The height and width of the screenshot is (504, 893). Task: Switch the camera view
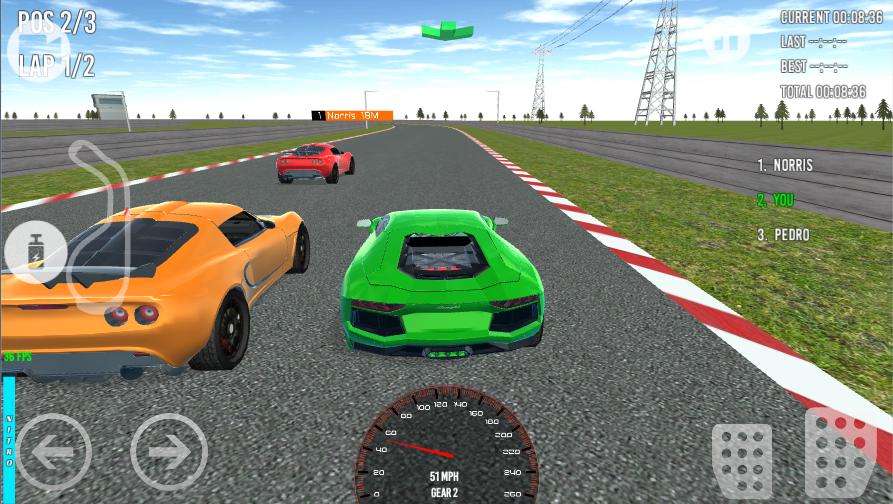36,50
